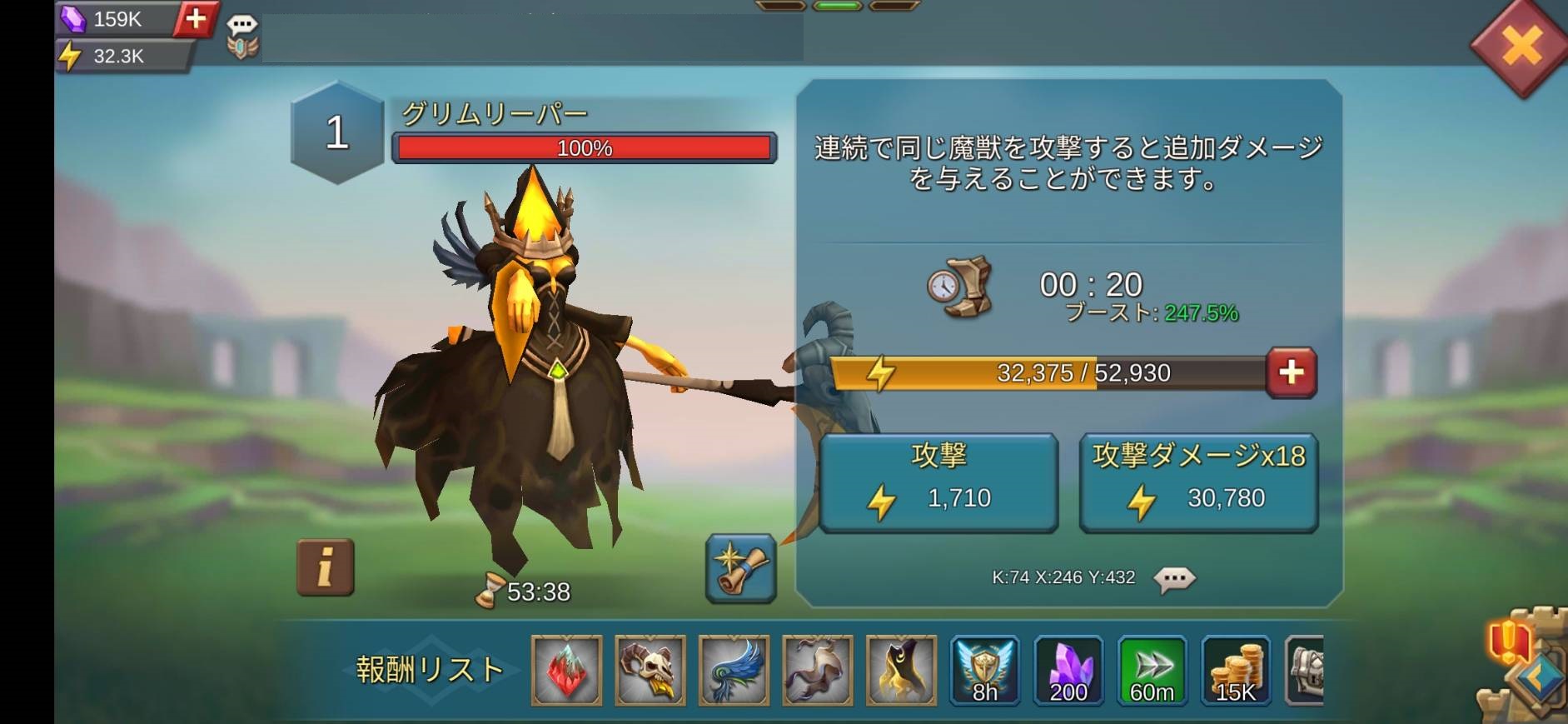Inspect the dark hood reward item
Image resolution: width=1568 pixels, height=724 pixels.
pyautogui.click(x=901, y=671)
